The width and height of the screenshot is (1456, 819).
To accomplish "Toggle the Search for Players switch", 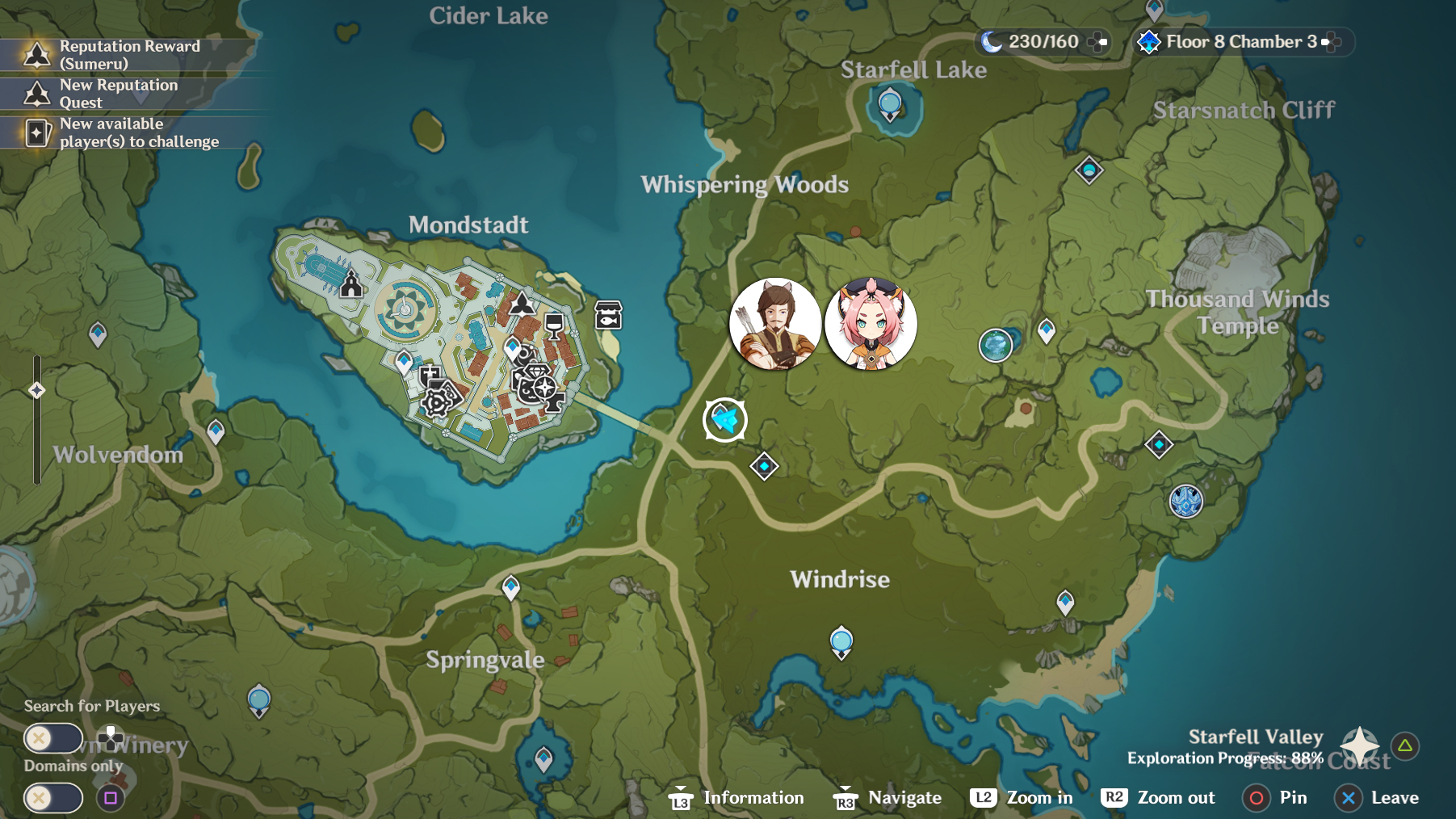I will [x=52, y=738].
